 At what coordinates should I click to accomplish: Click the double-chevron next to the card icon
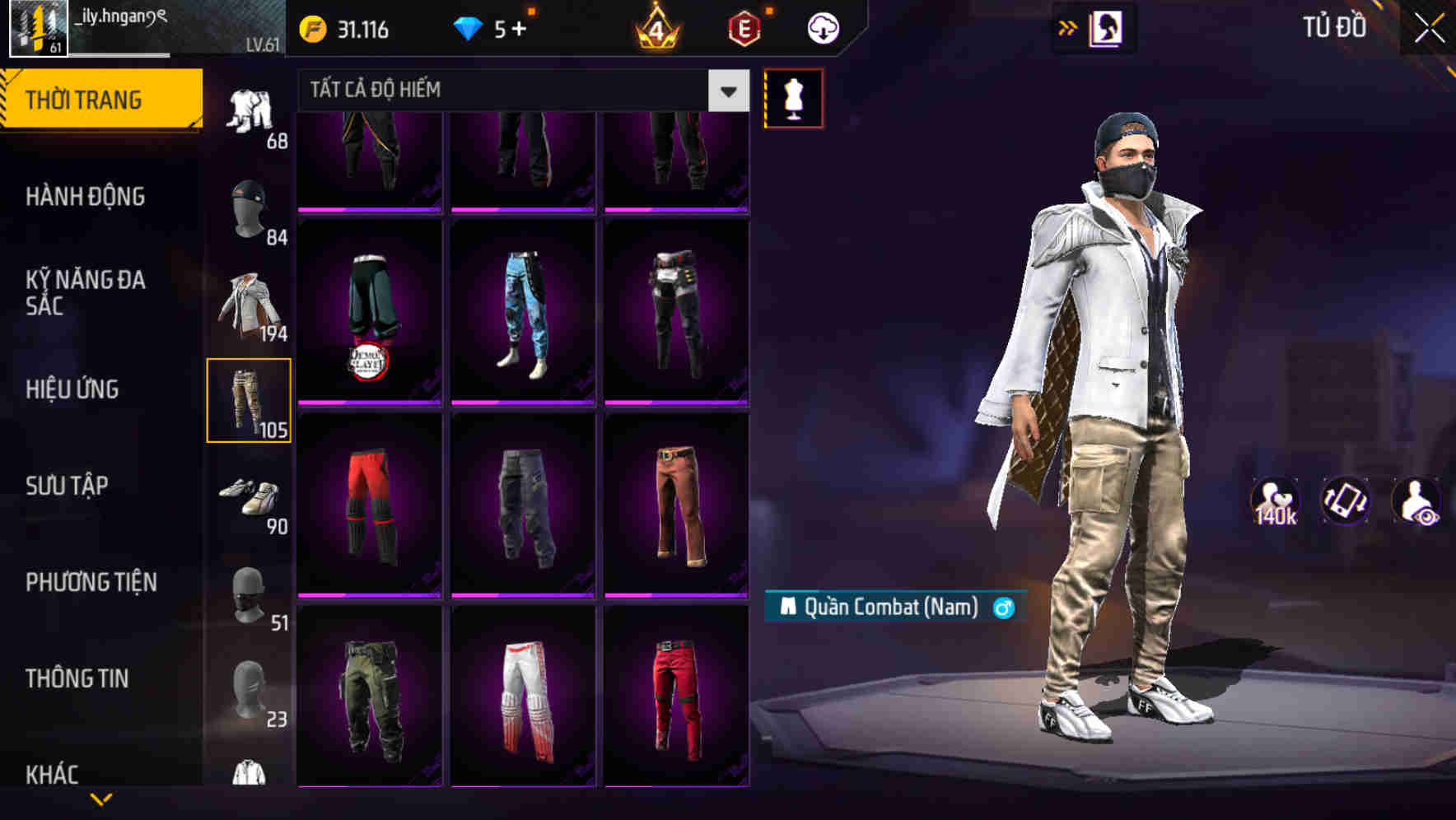click(1068, 27)
